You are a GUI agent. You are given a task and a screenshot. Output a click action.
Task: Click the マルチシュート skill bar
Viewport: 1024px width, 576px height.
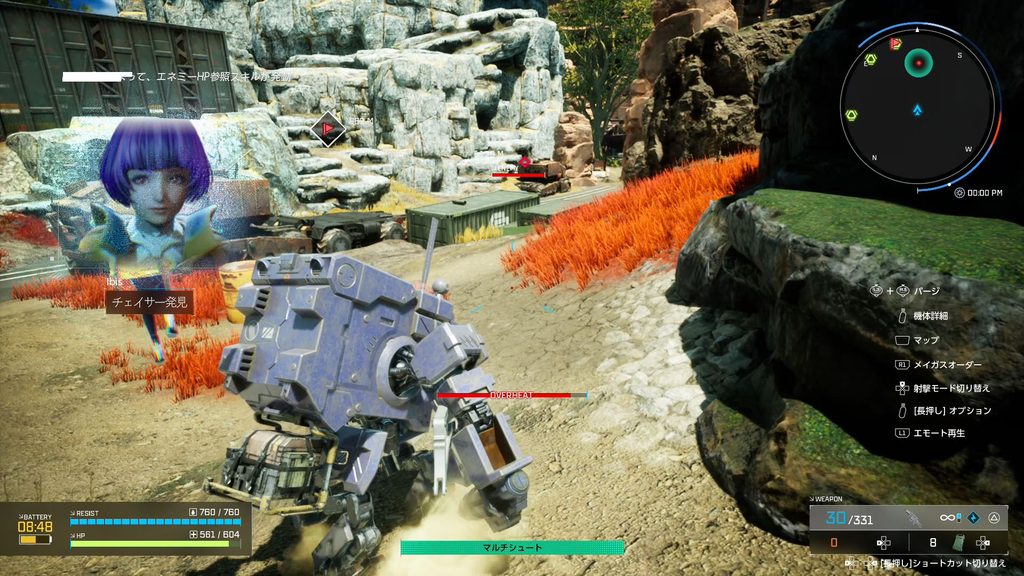pos(512,547)
